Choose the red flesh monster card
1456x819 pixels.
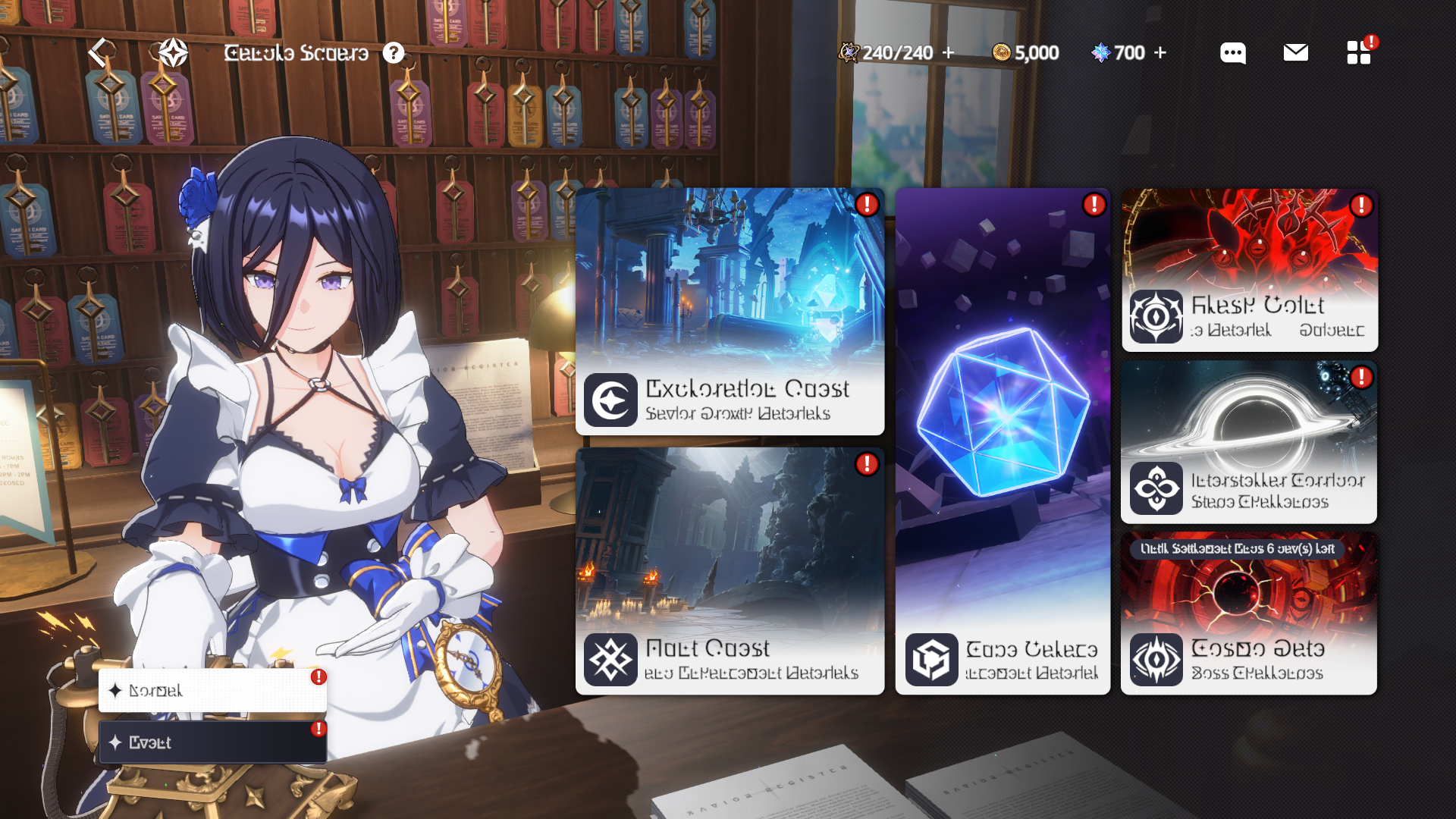tap(1249, 269)
